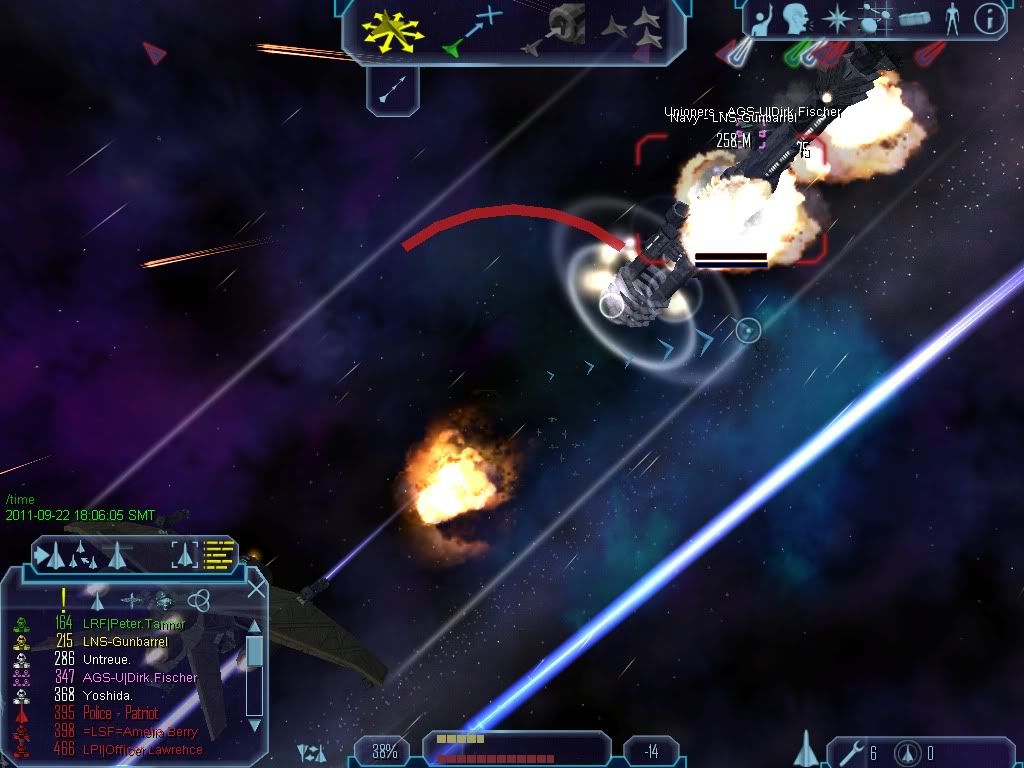Use the wrench repair nanobots icon

(849, 752)
